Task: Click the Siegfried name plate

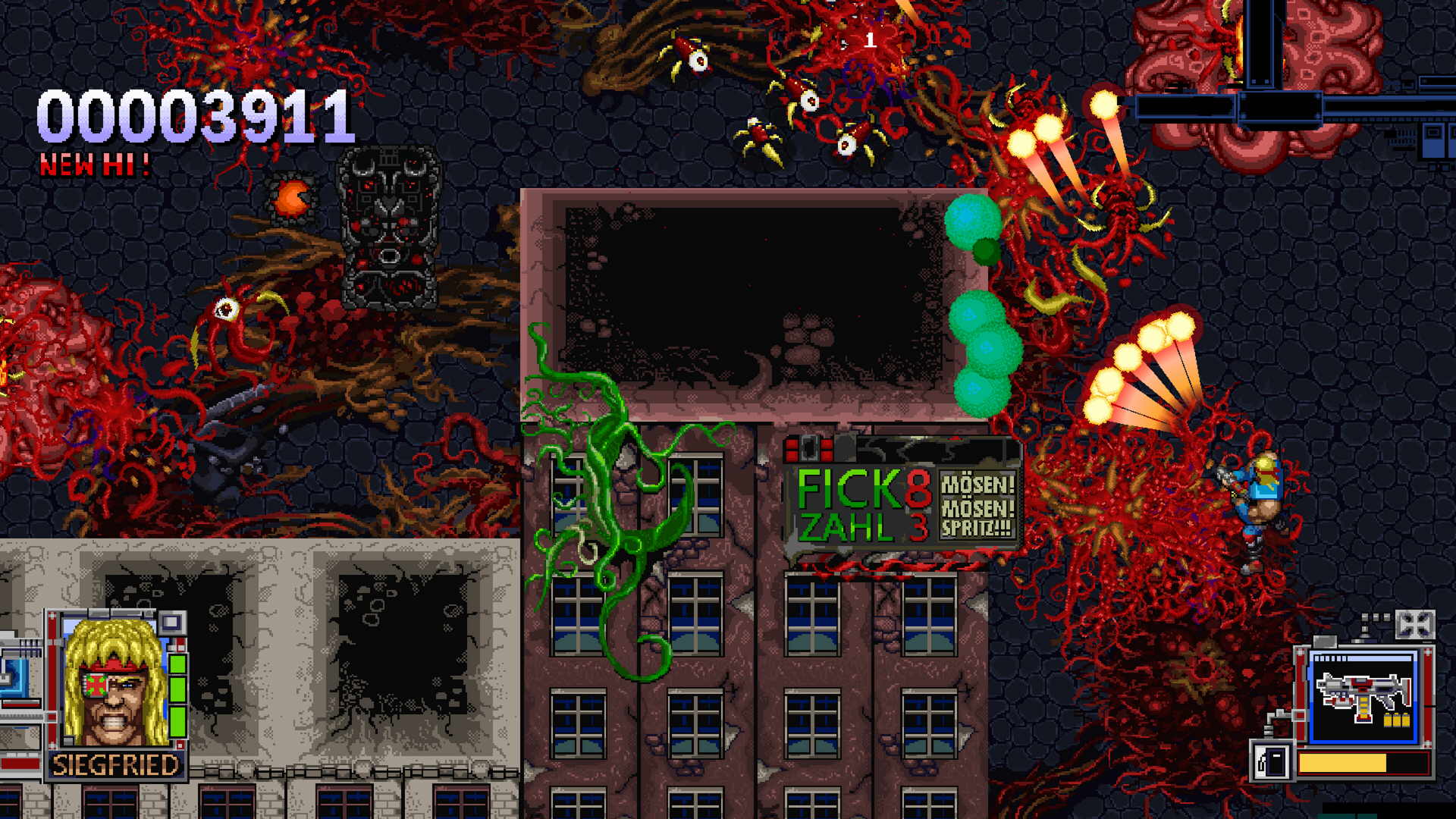Action: point(115,764)
